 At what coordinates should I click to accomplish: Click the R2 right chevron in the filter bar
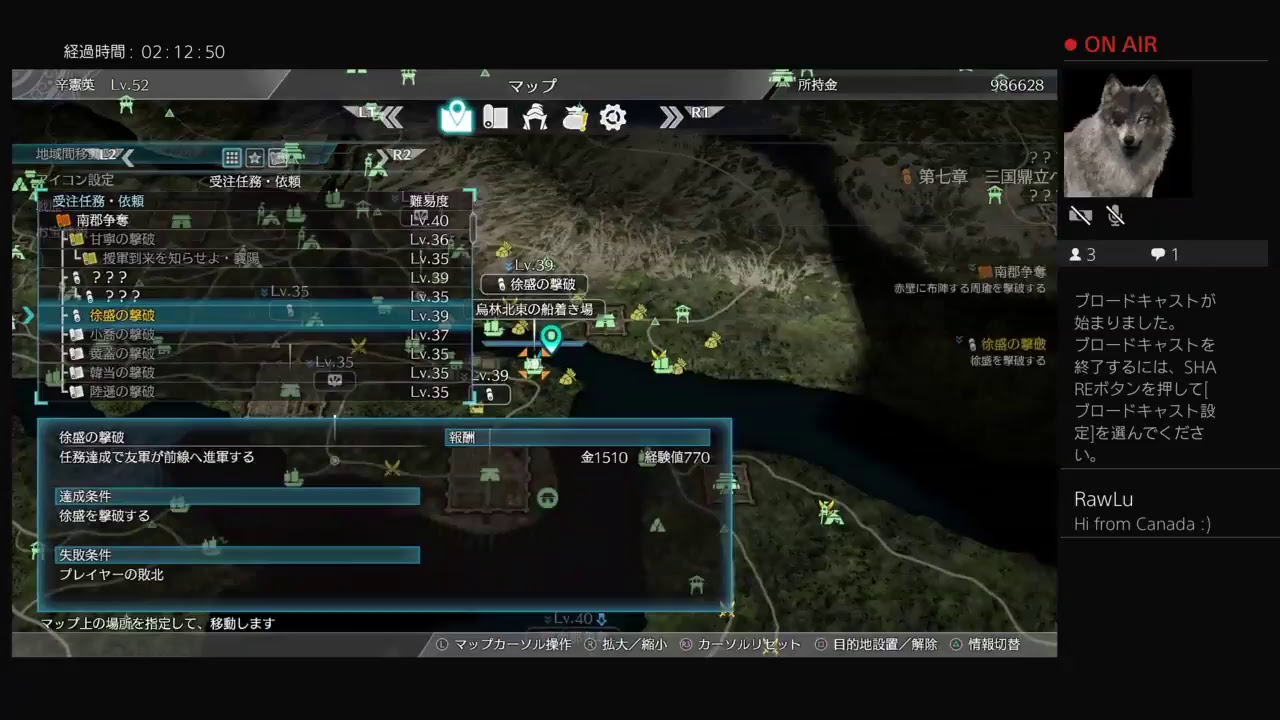tap(382, 157)
